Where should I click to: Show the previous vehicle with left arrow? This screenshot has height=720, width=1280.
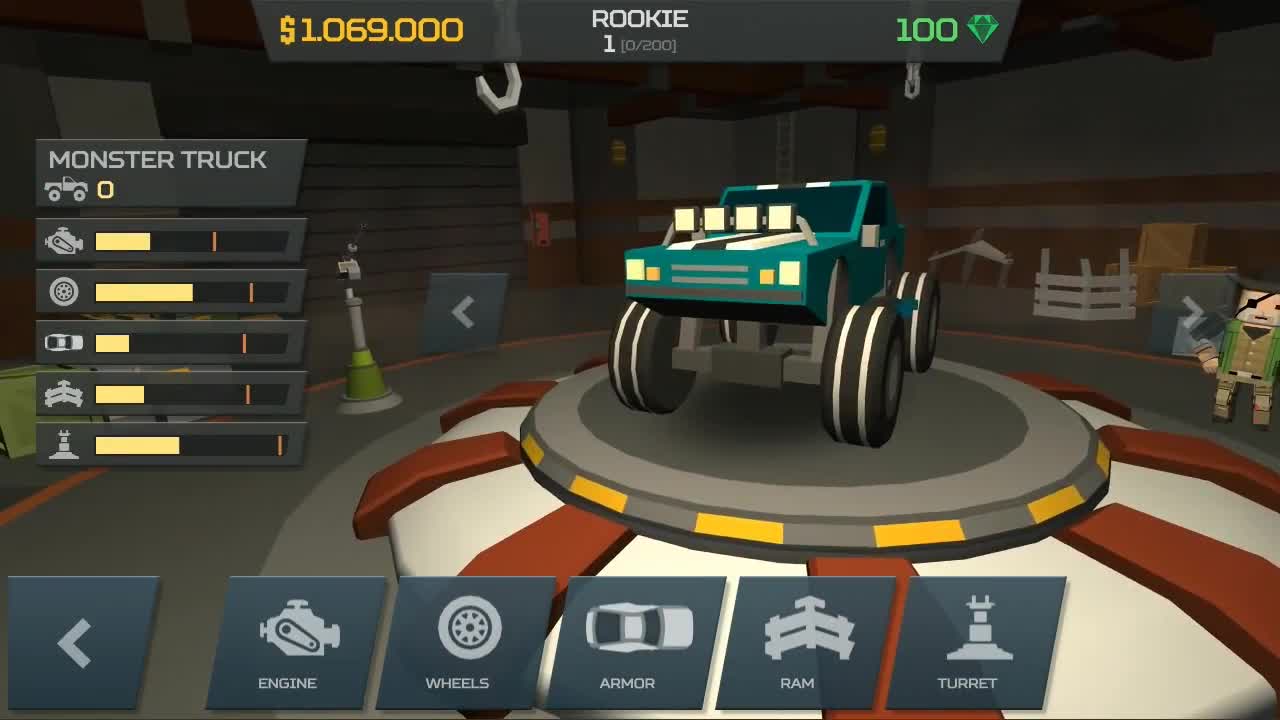(x=463, y=312)
